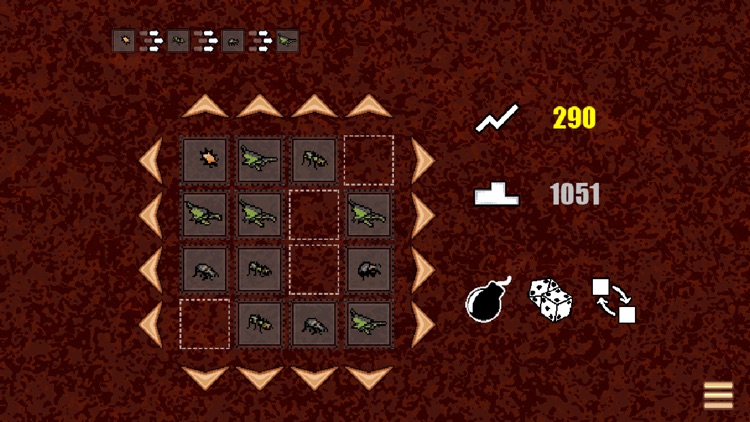Use the dice shuffle power-up
The image size is (750, 422).
(550, 300)
